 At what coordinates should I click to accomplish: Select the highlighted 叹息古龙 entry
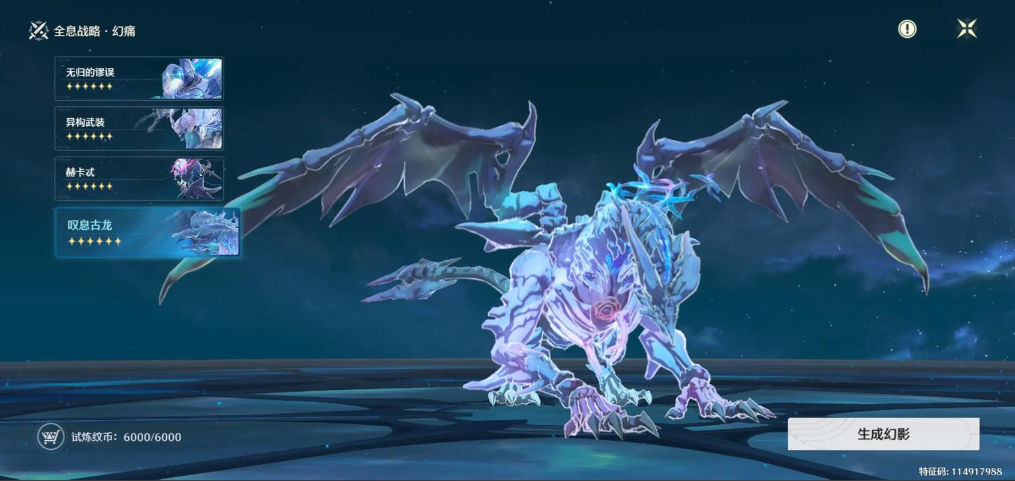tap(146, 232)
